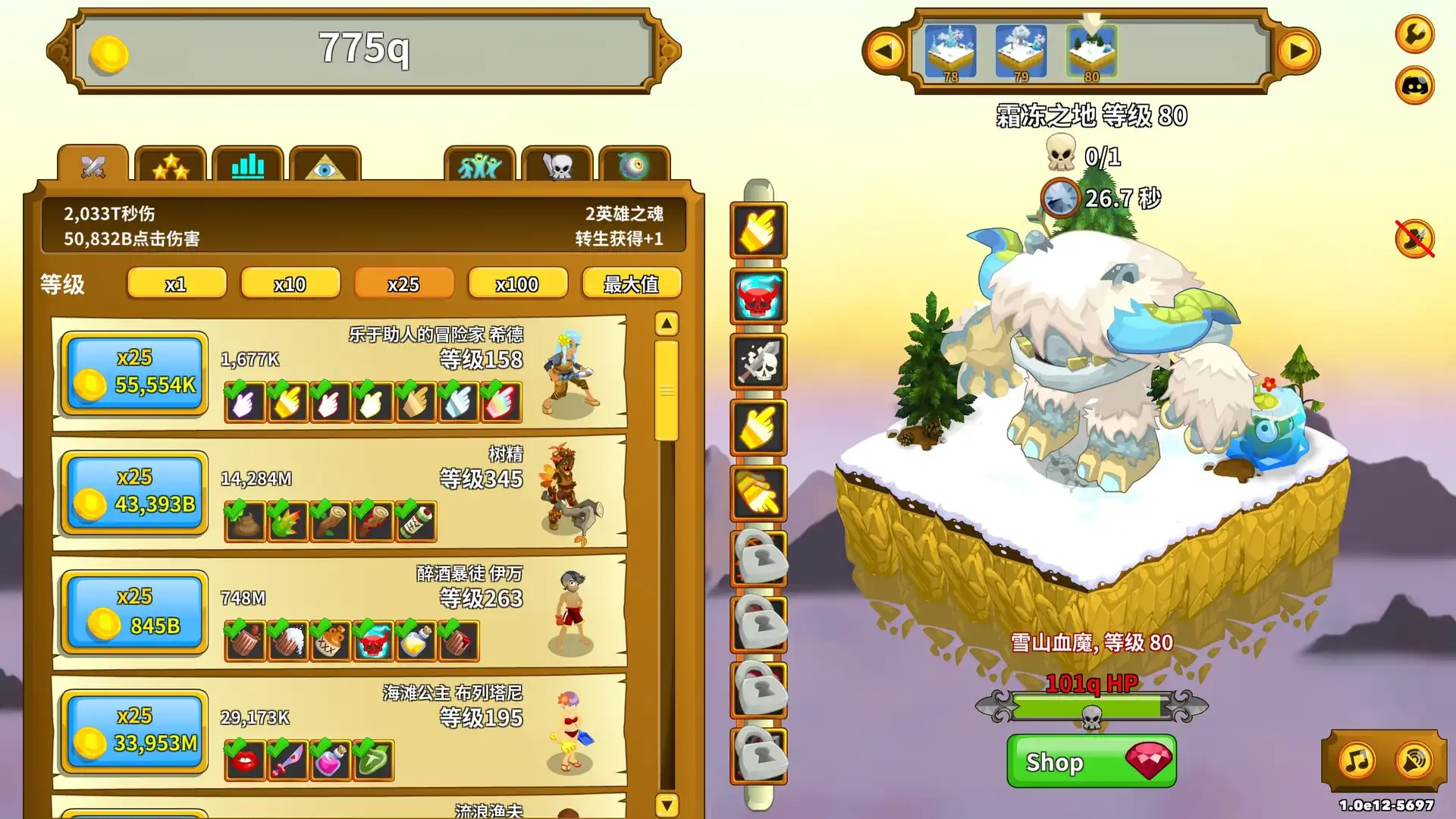Switch to the bar chart statistics tab
The width and height of the screenshot is (1456, 819).
click(x=249, y=167)
